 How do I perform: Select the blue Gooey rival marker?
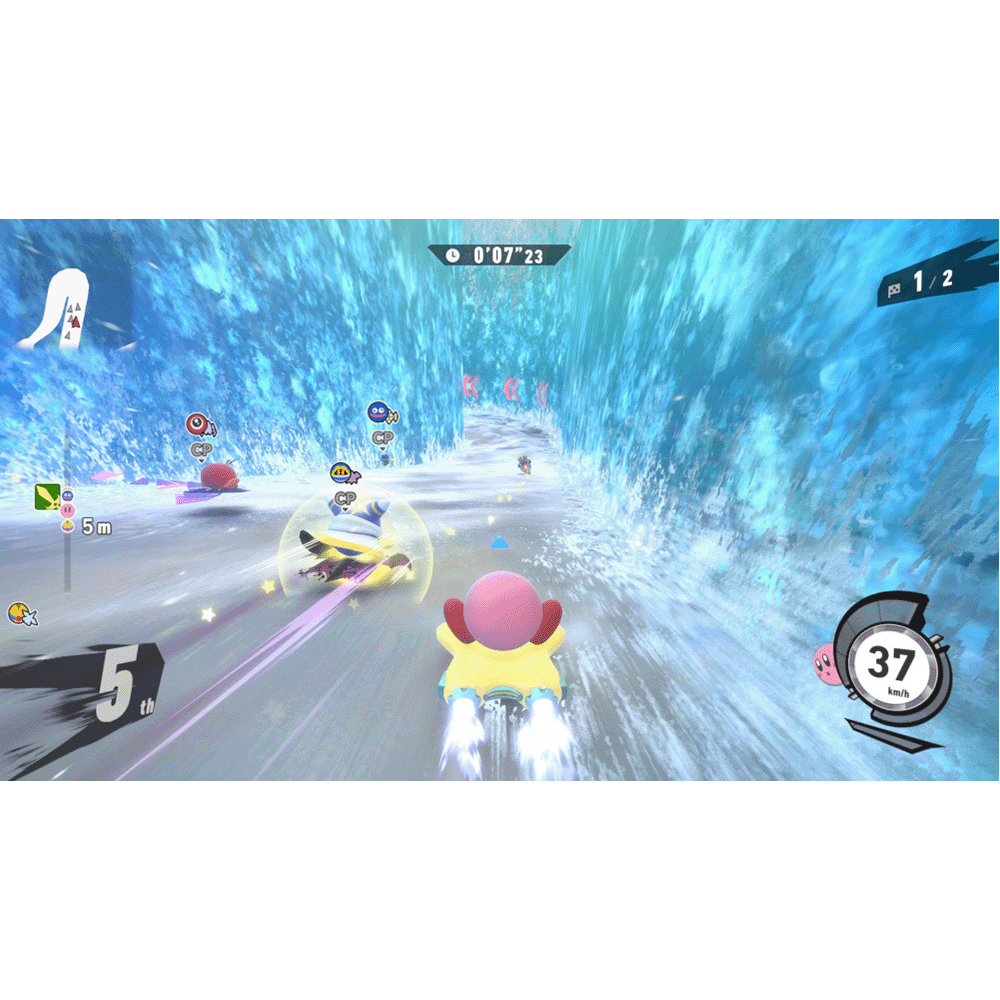380,411
